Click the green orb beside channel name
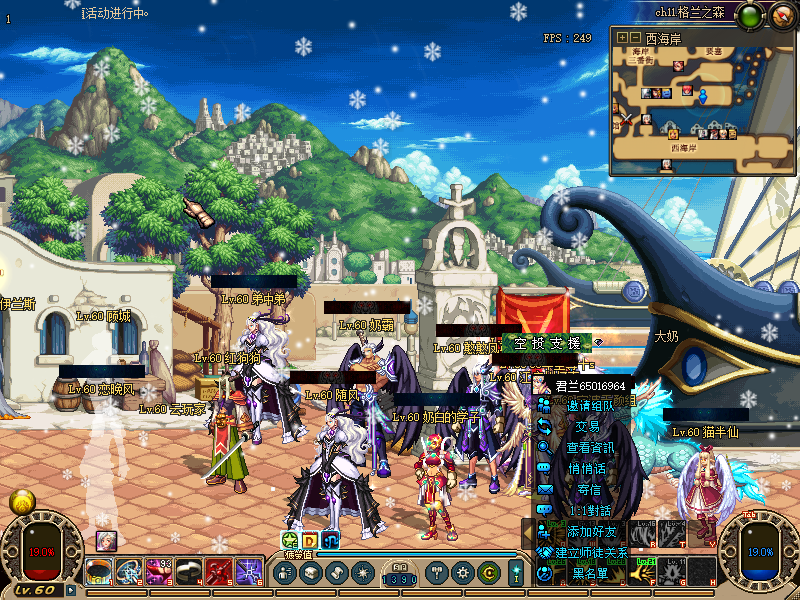The width and height of the screenshot is (800, 600). coord(751,14)
